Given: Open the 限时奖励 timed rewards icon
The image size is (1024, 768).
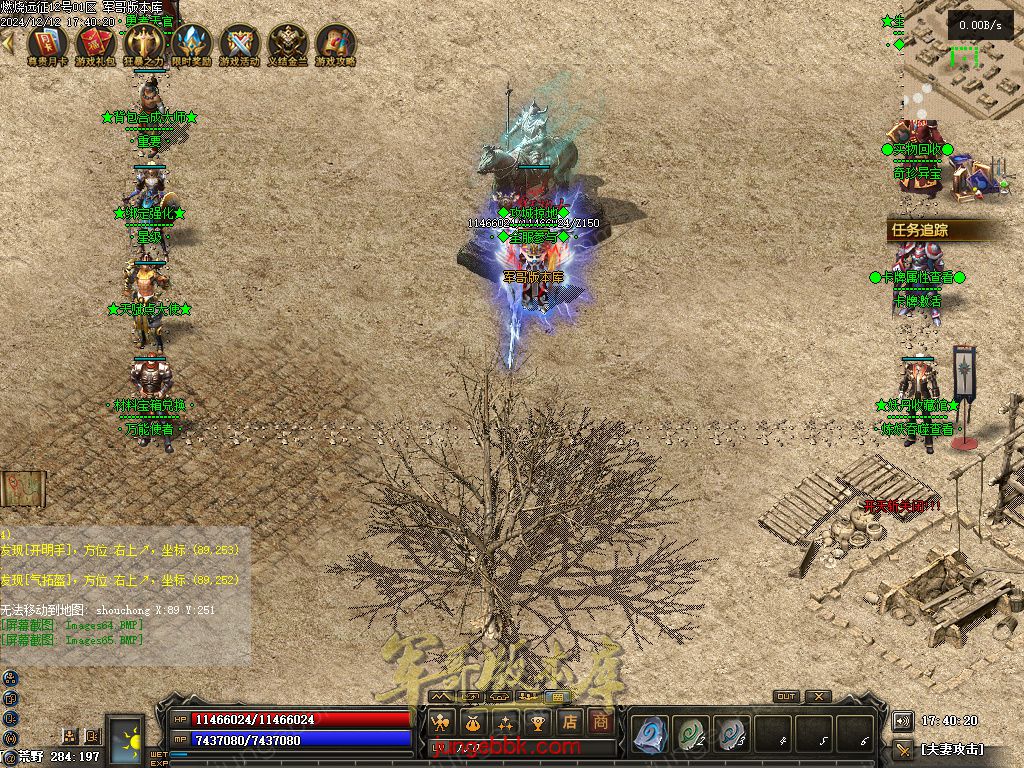Looking at the screenshot, I should click(x=192, y=43).
